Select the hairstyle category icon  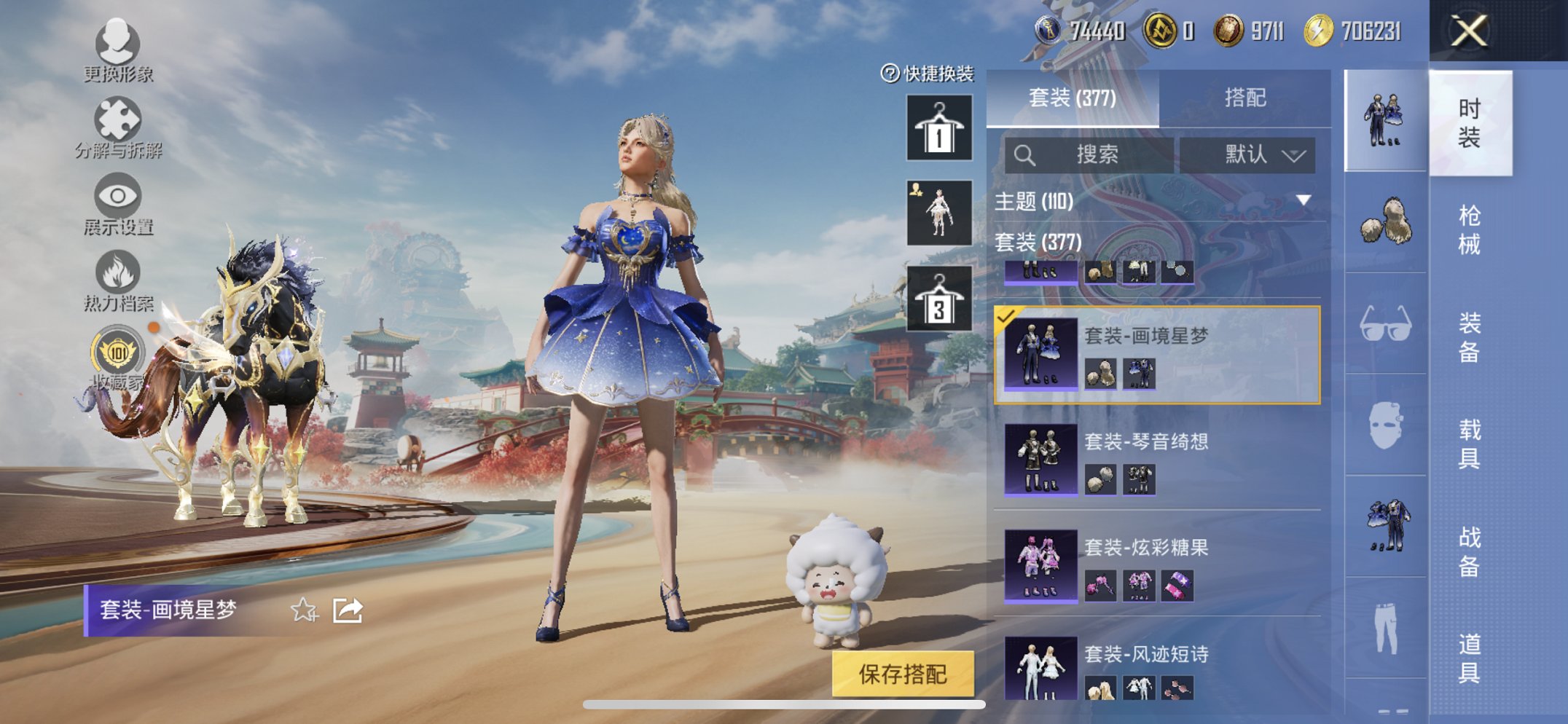tap(1384, 221)
